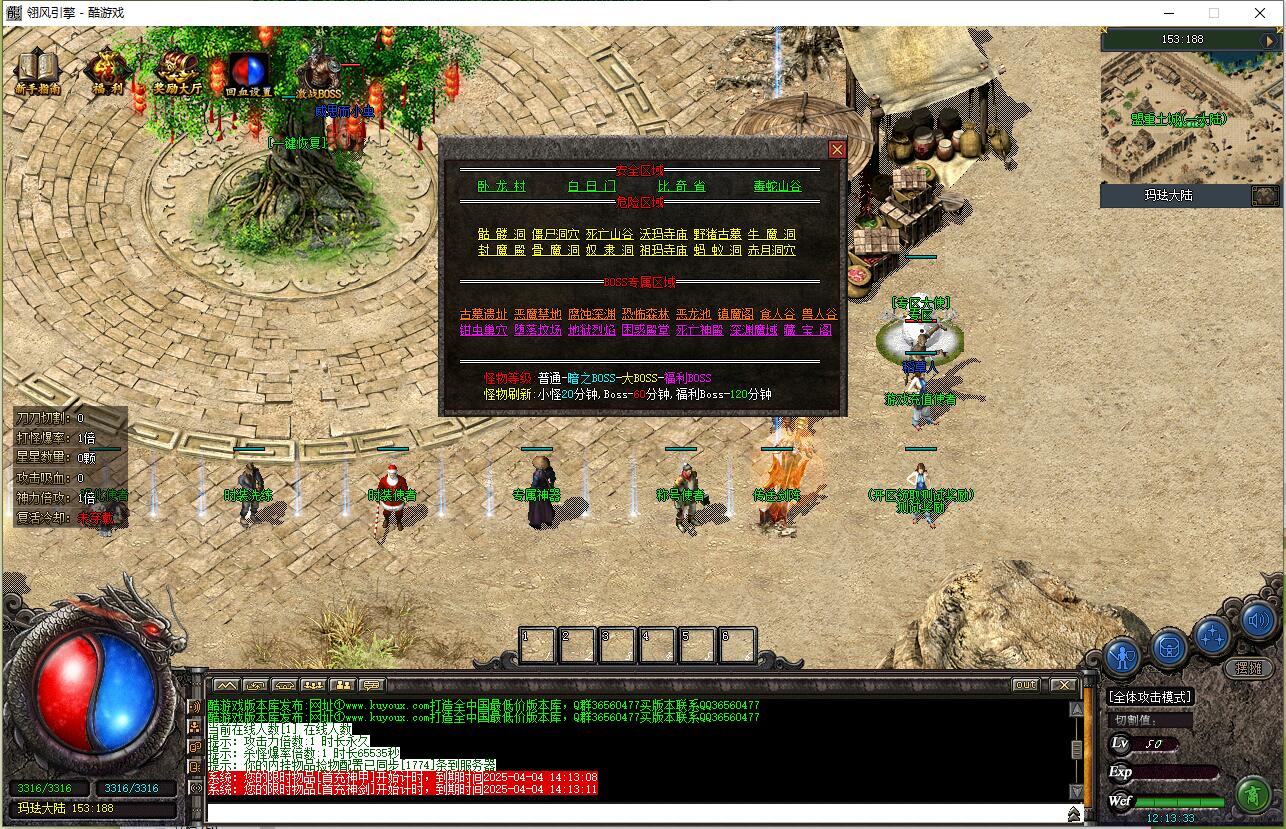Go to 赤月洞穴 dungeon
Image resolution: width=1286 pixels, height=829 pixels.
pos(771,250)
